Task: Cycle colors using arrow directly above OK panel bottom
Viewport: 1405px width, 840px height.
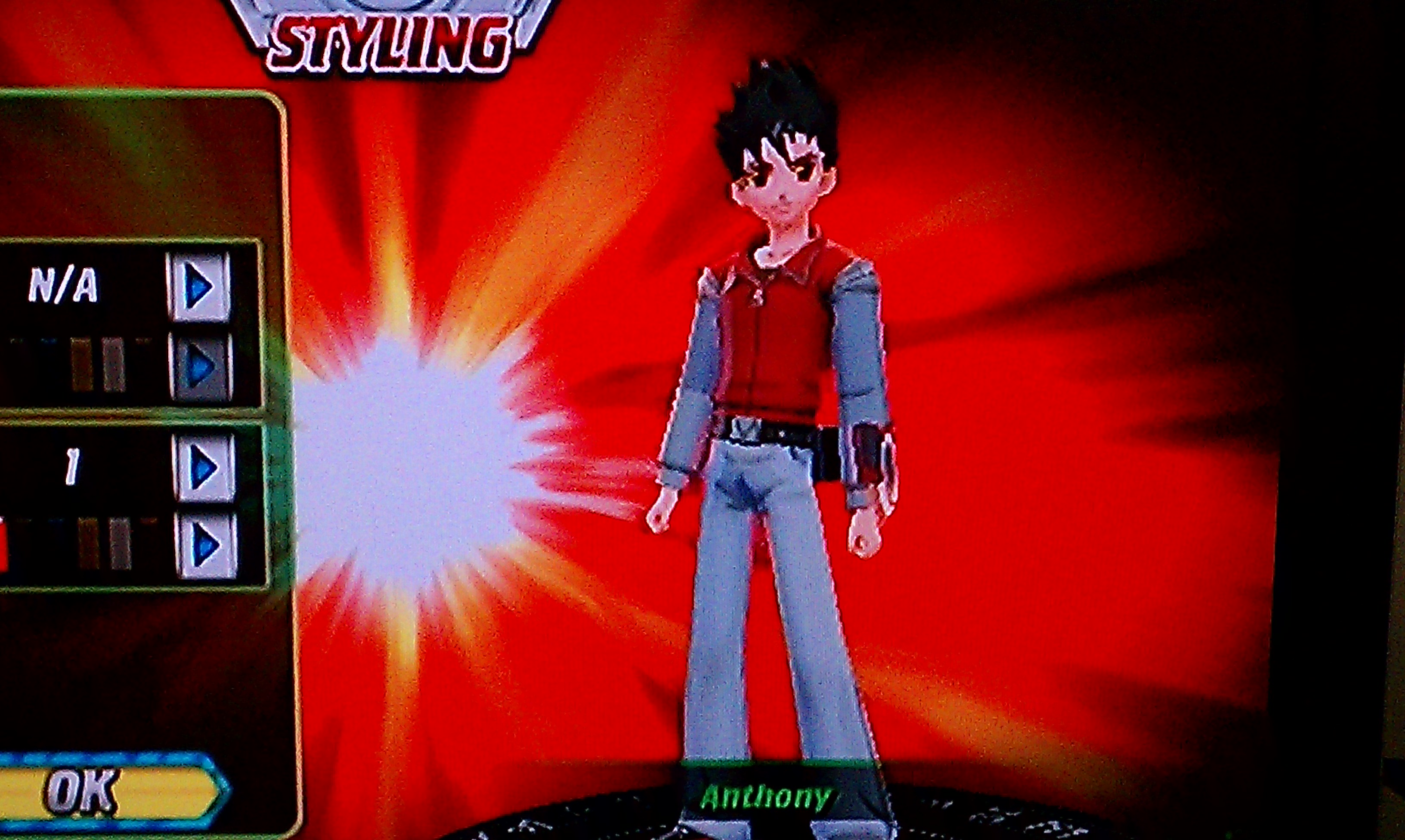Action: click(x=207, y=546)
